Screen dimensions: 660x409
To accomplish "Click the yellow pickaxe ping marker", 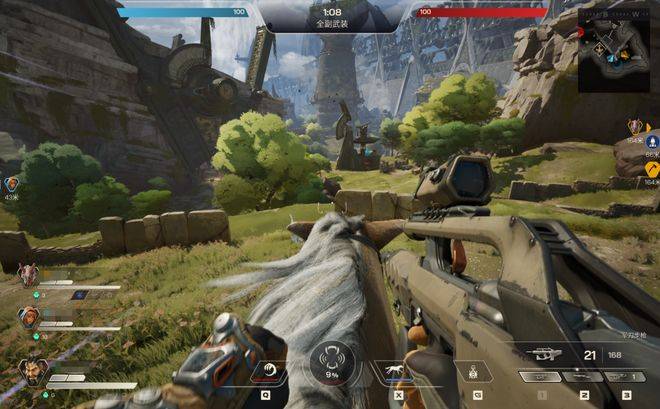I will (650, 169).
